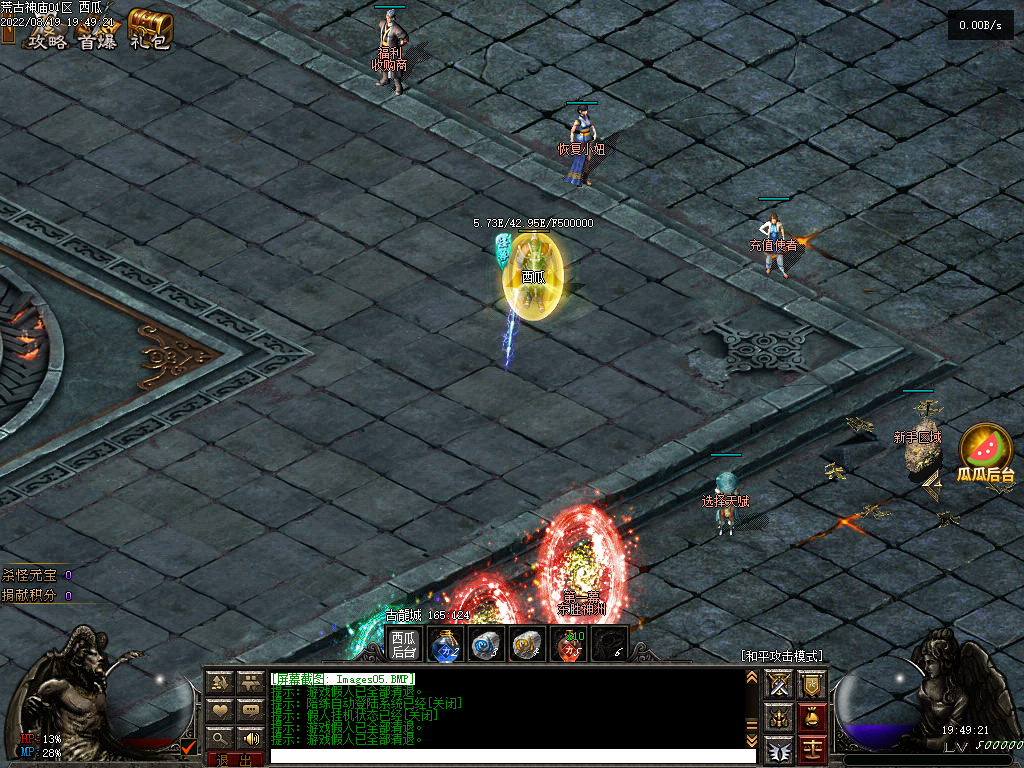Click the trade arrows button
The width and height of the screenshot is (1024, 768).
(x=220, y=683)
